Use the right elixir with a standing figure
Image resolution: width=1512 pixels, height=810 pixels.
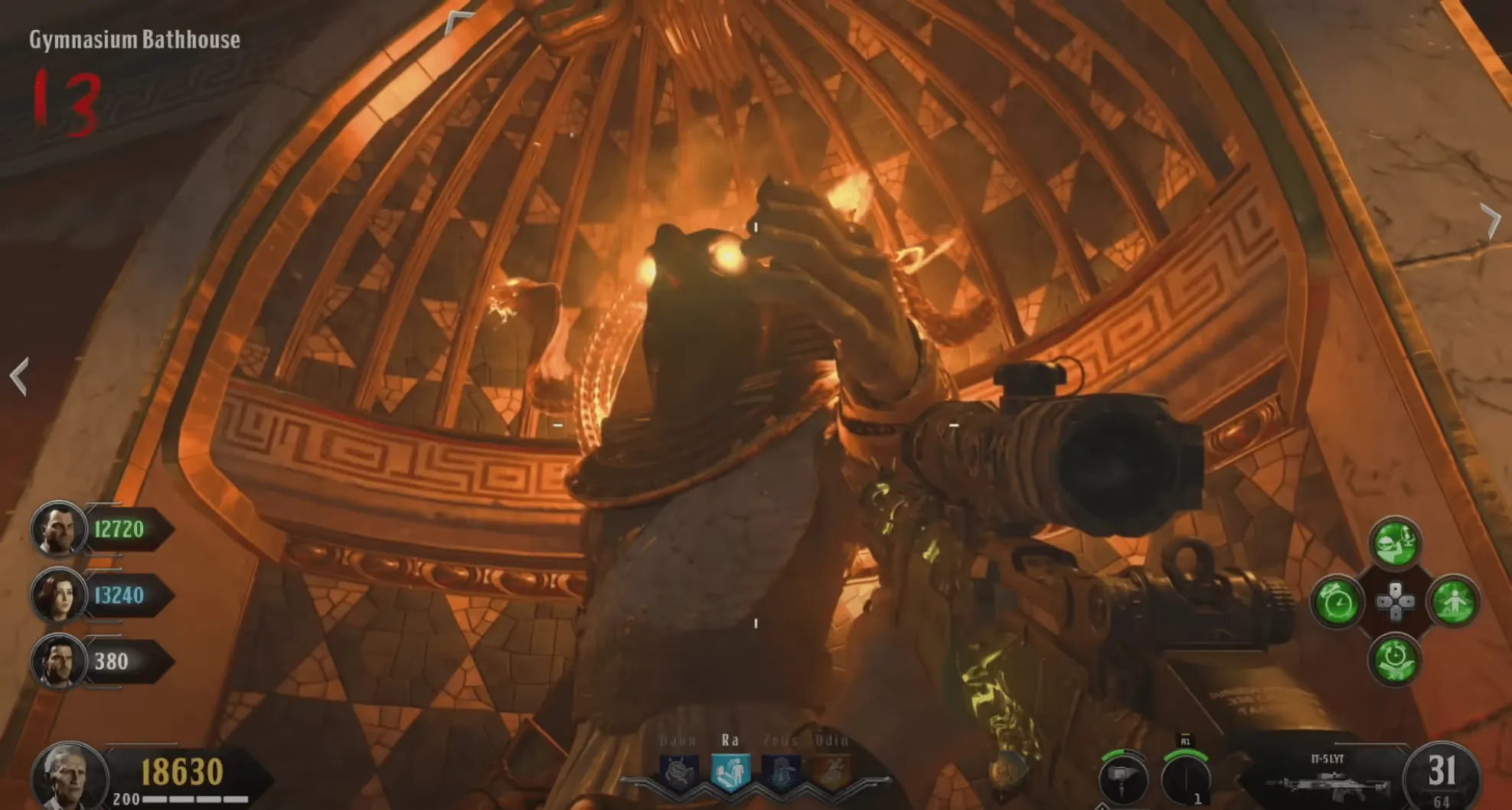[1453, 603]
